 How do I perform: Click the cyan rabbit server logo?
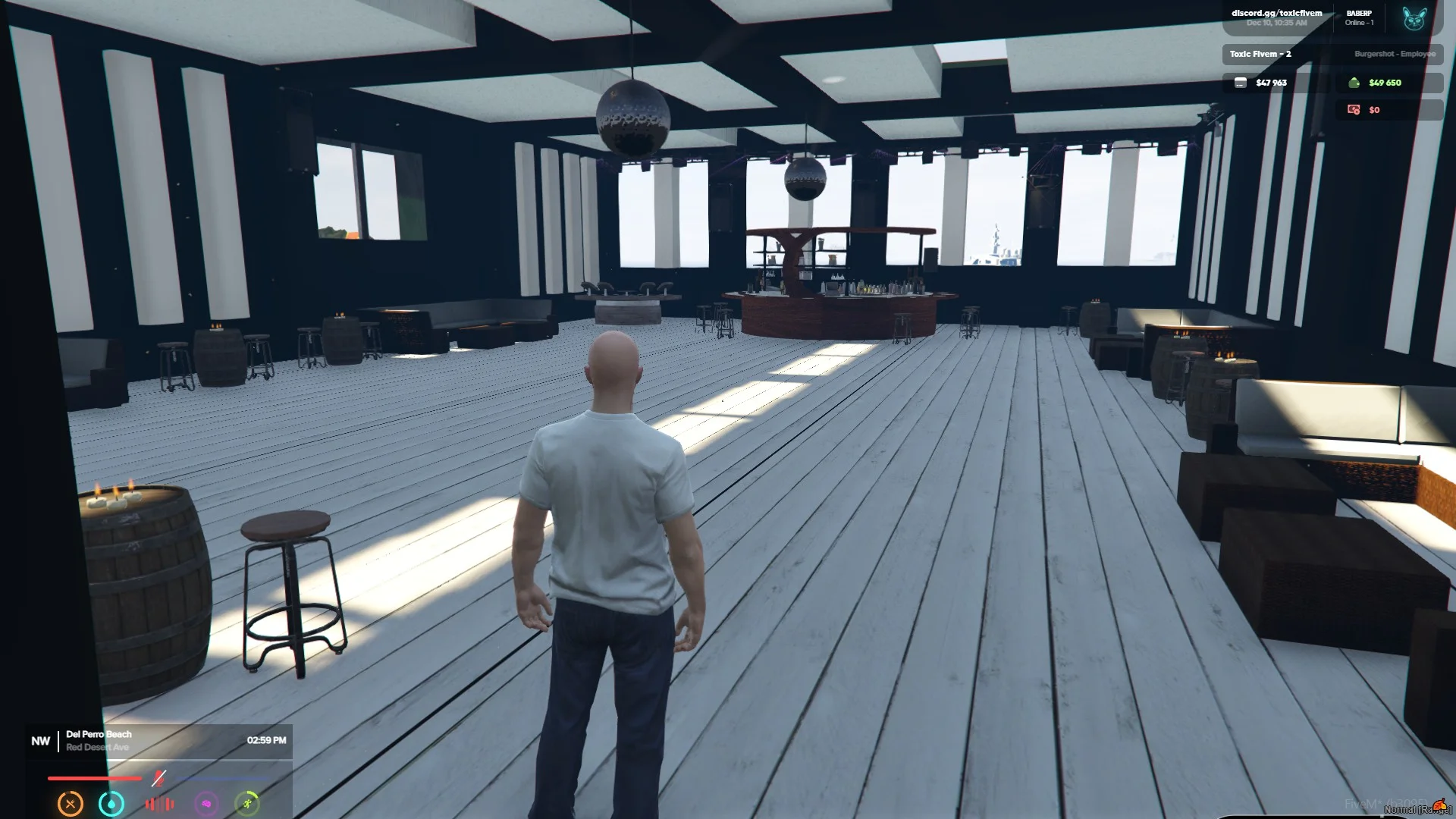[1414, 18]
